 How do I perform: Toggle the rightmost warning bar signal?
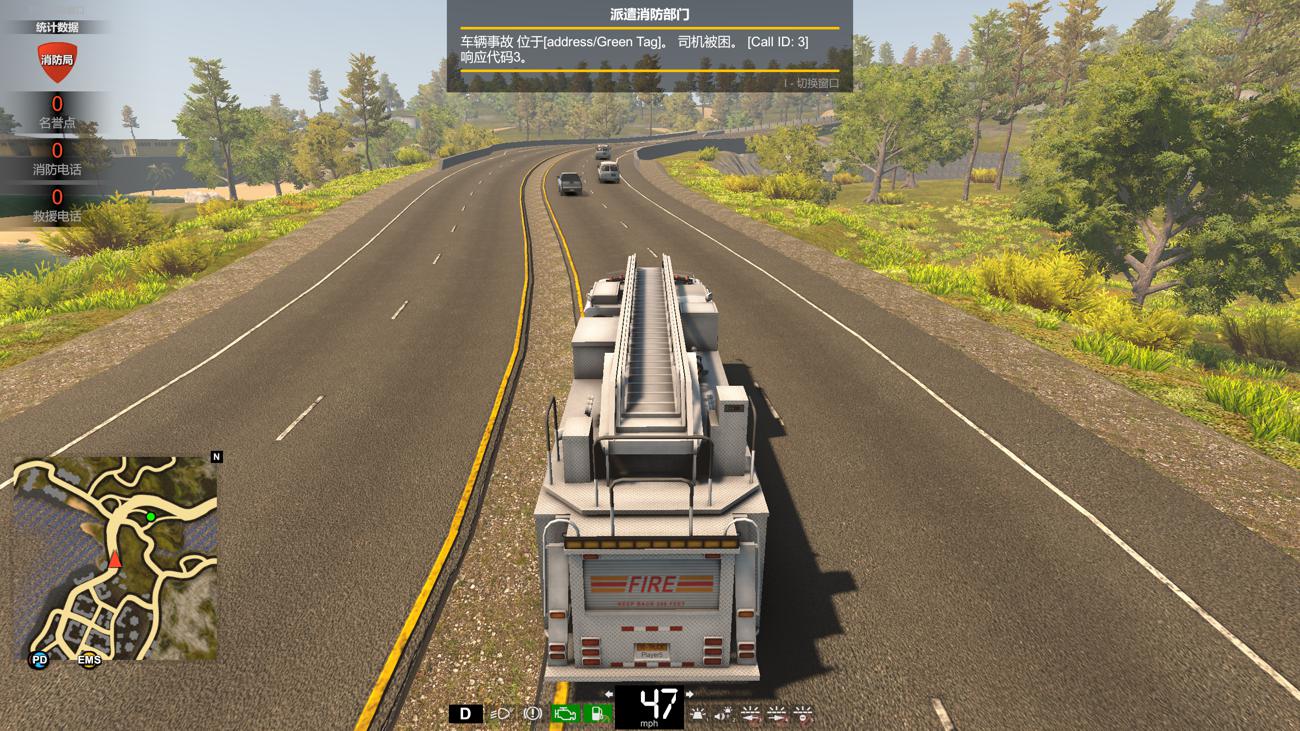803,713
